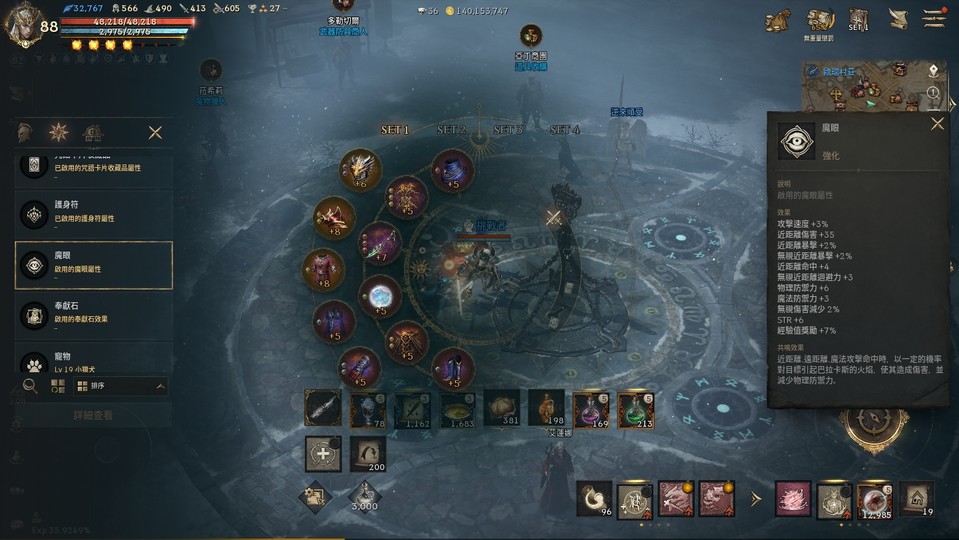Click the minimap location pin button

[933, 71]
